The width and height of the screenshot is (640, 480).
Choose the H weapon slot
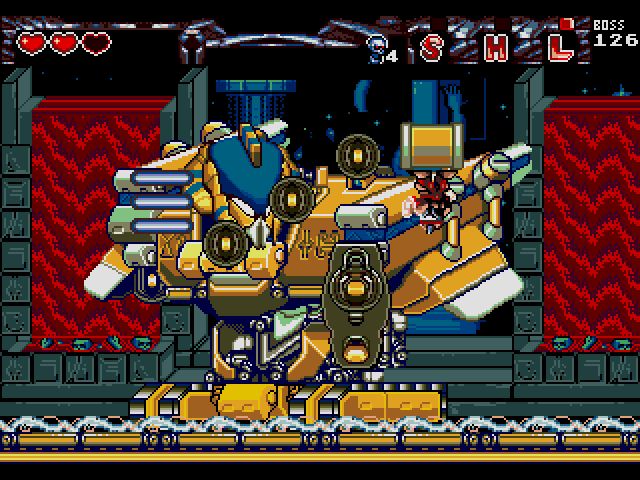(496, 46)
